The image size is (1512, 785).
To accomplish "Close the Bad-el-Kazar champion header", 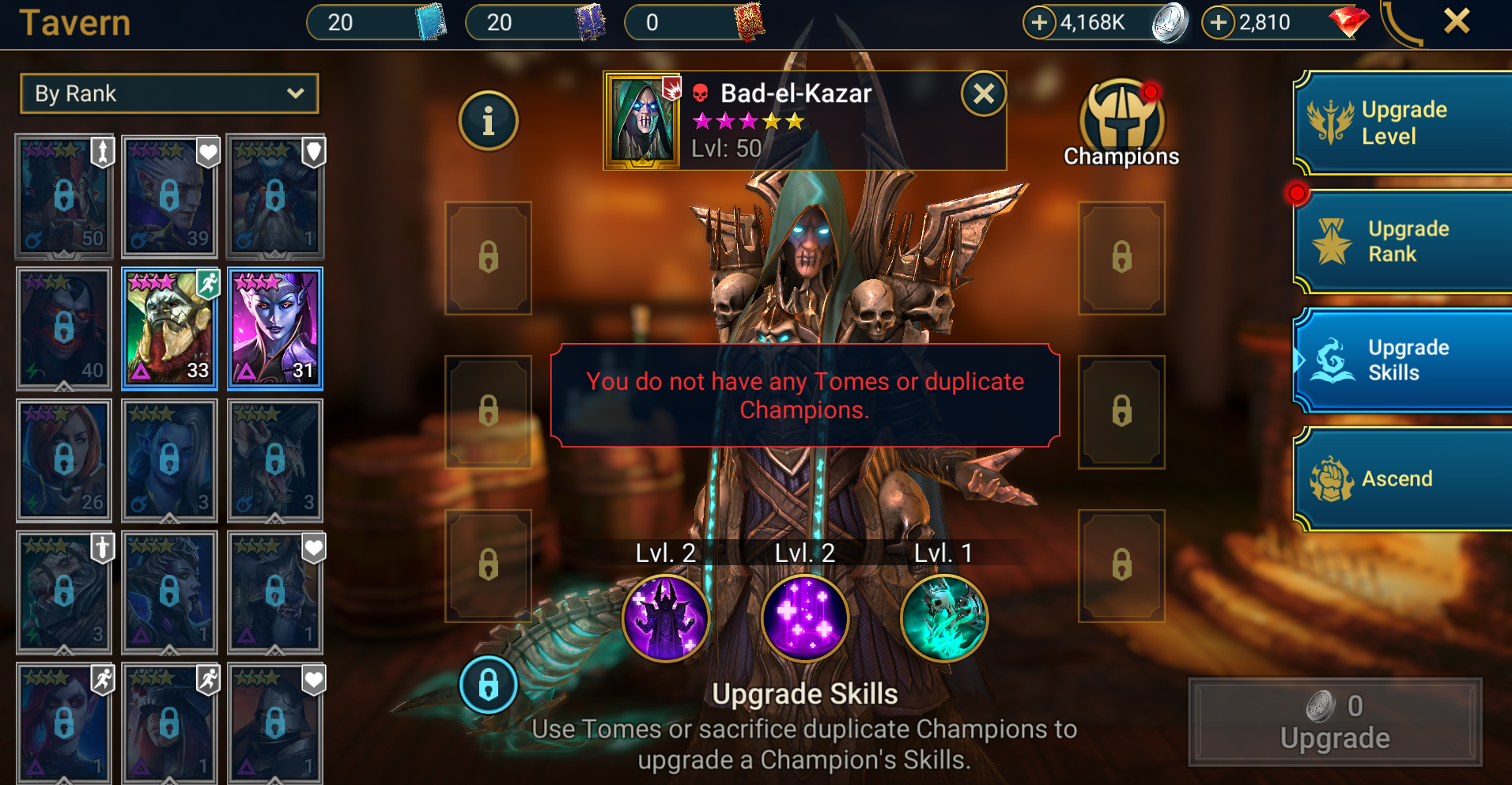I will point(983,94).
